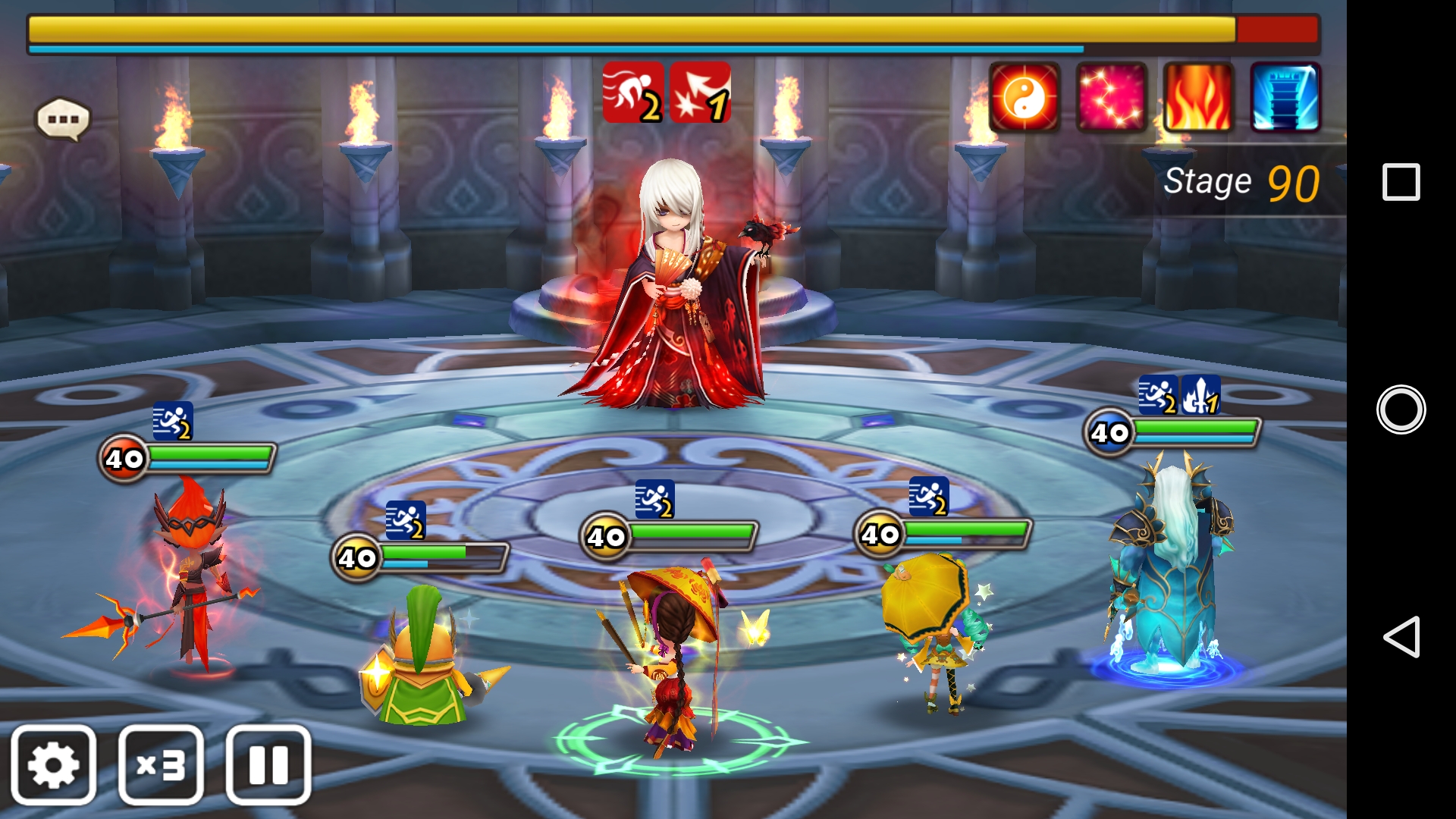Pause the battle
This screenshot has width=1456, height=819.
pyautogui.click(x=268, y=764)
